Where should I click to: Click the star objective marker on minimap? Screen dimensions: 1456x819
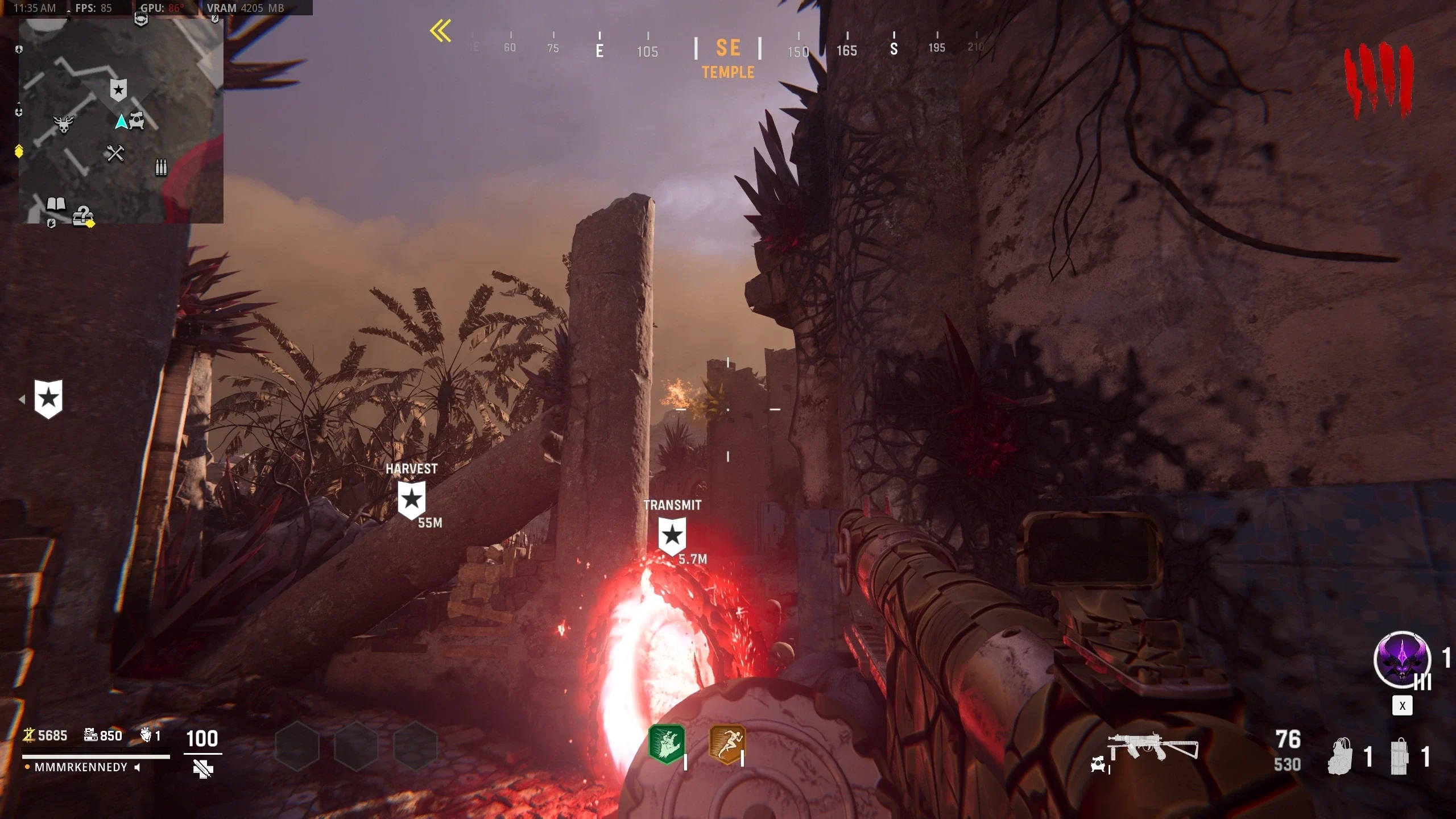click(118, 90)
